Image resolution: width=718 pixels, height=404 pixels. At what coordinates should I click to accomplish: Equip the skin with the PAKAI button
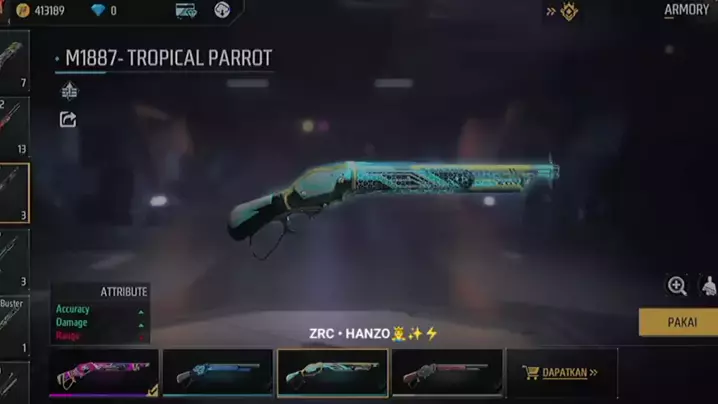tap(679, 322)
